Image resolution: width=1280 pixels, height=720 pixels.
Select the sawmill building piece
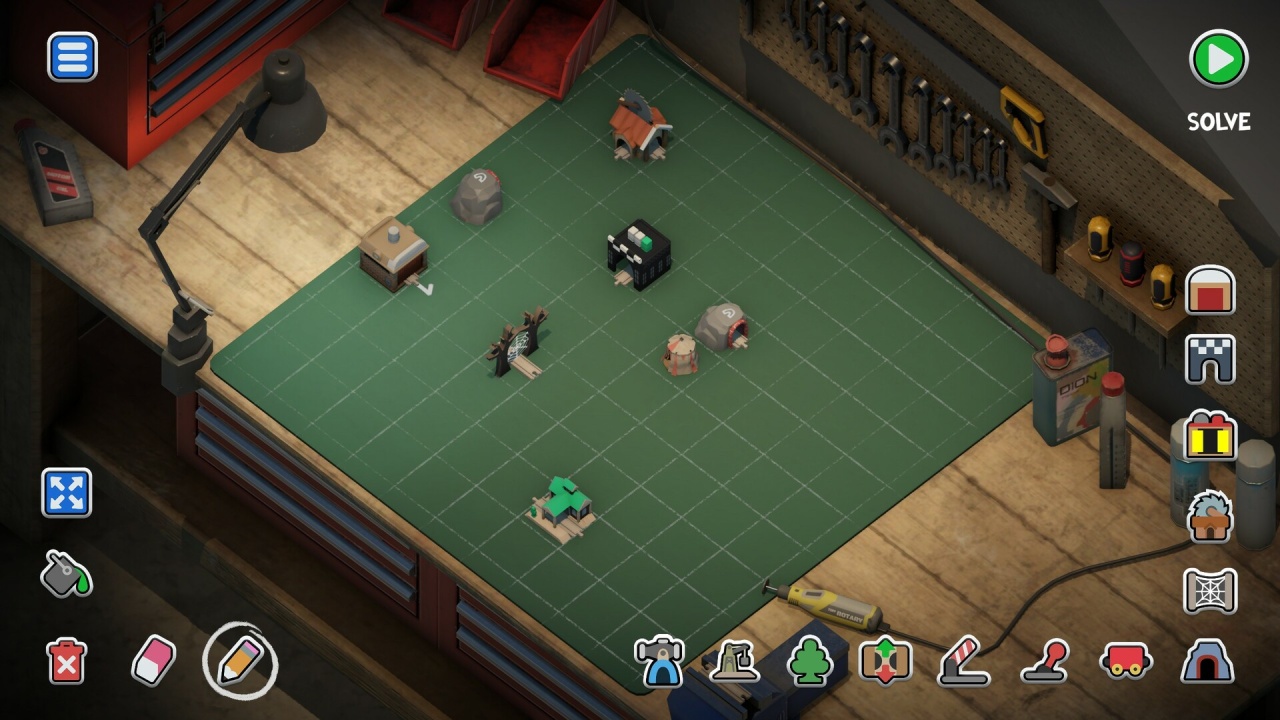[1210, 517]
